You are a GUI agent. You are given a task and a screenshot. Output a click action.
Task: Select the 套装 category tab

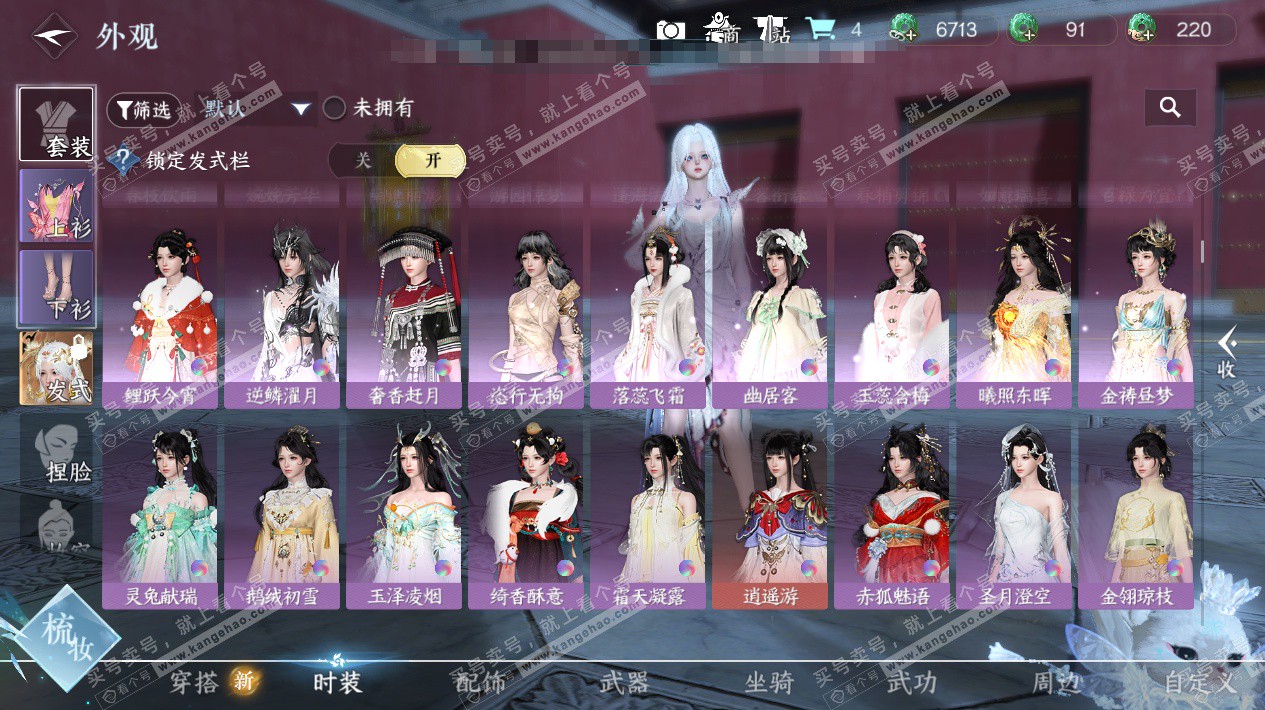(57, 125)
